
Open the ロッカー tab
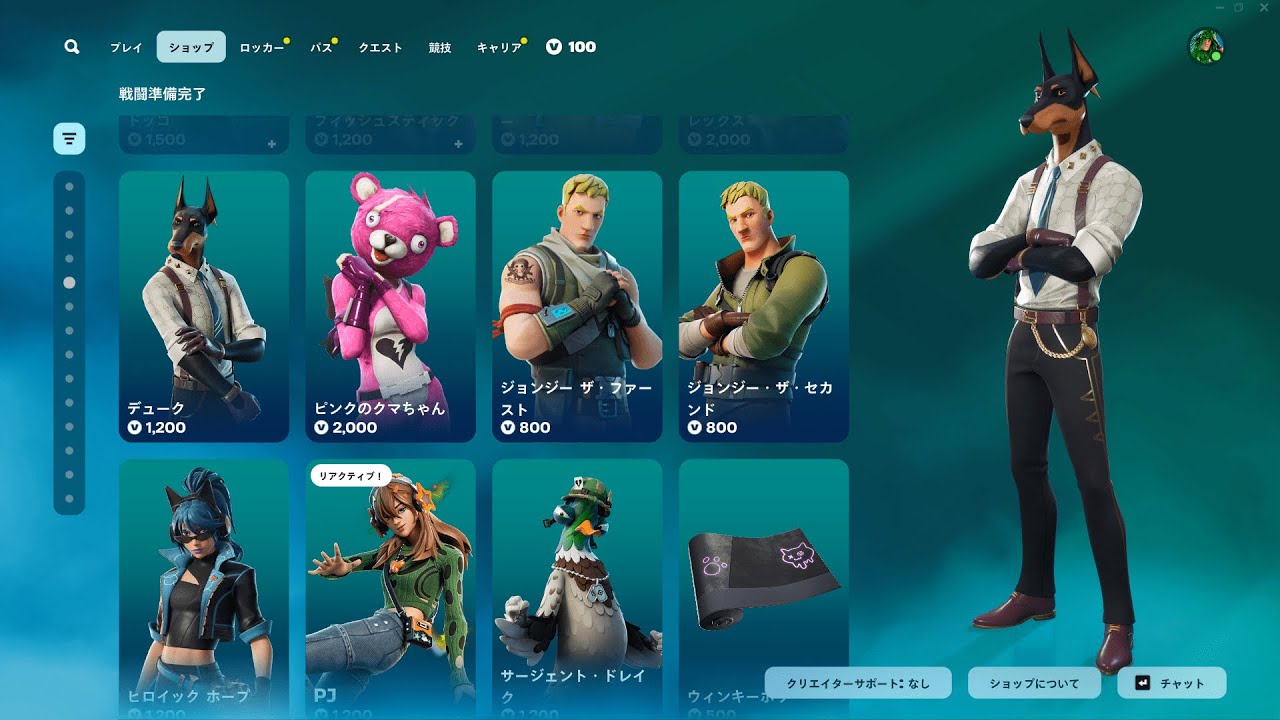[262, 47]
